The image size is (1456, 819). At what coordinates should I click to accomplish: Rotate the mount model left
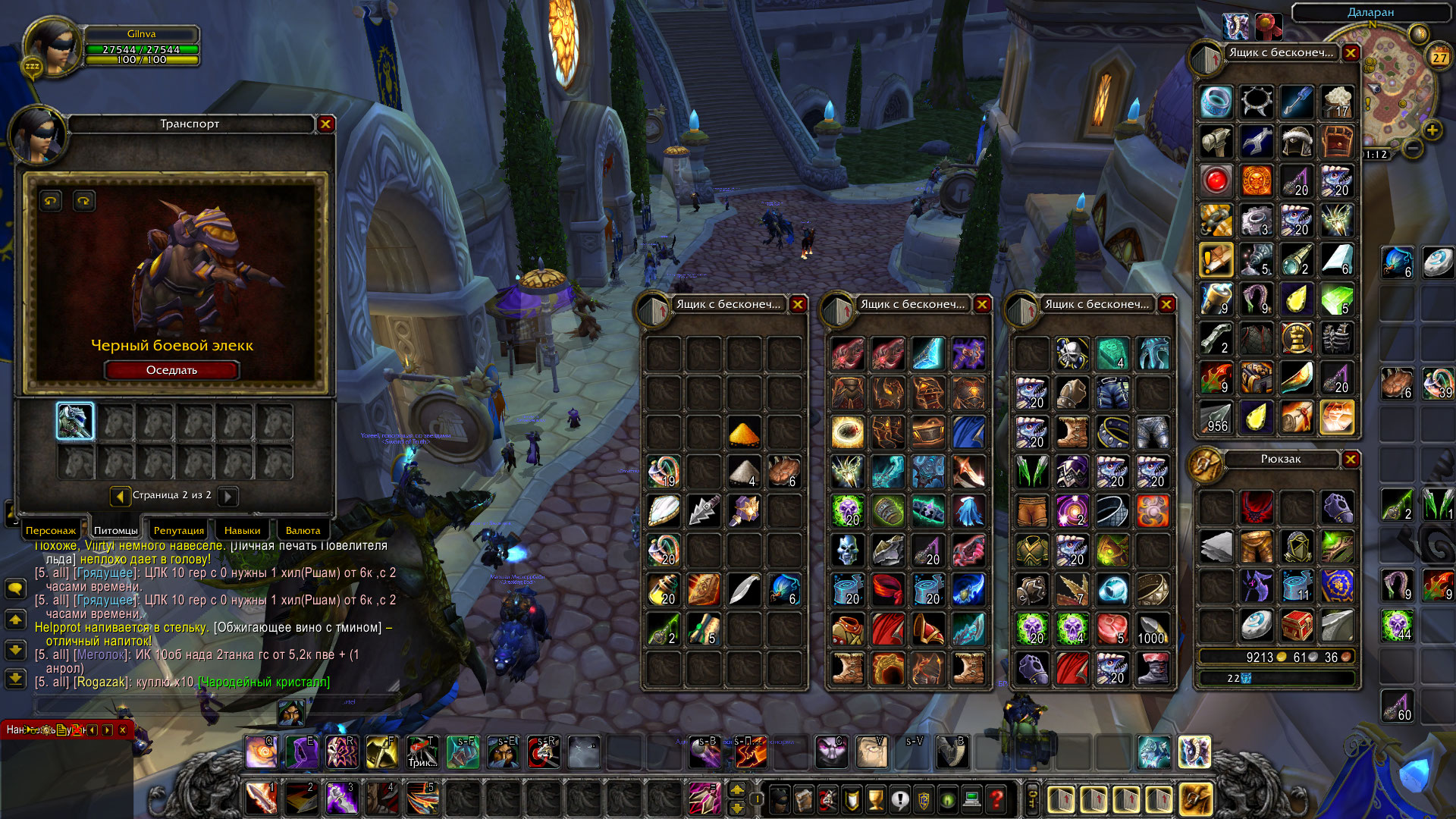coord(51,201)
